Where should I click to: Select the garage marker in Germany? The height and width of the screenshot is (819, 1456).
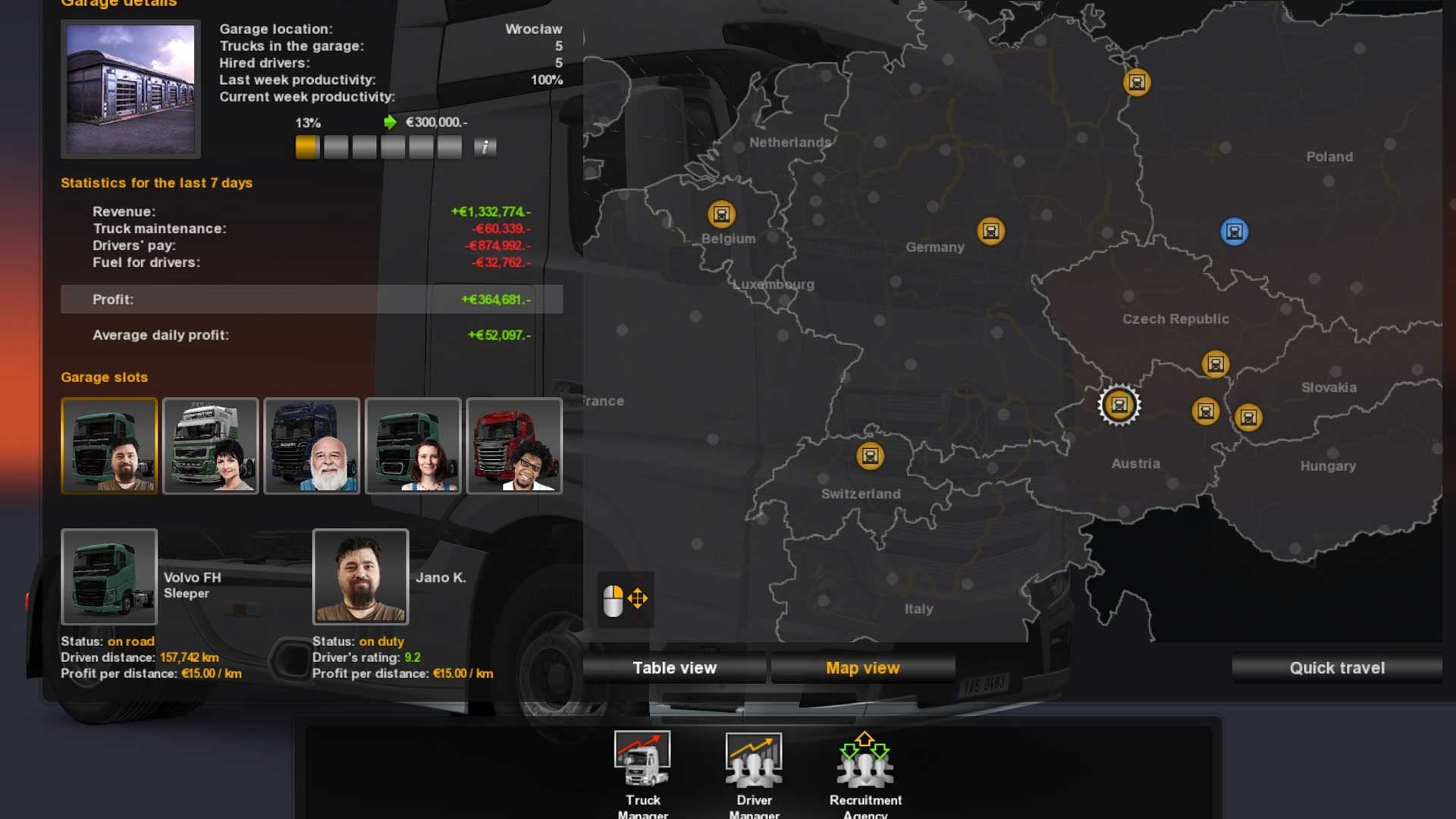990,231
